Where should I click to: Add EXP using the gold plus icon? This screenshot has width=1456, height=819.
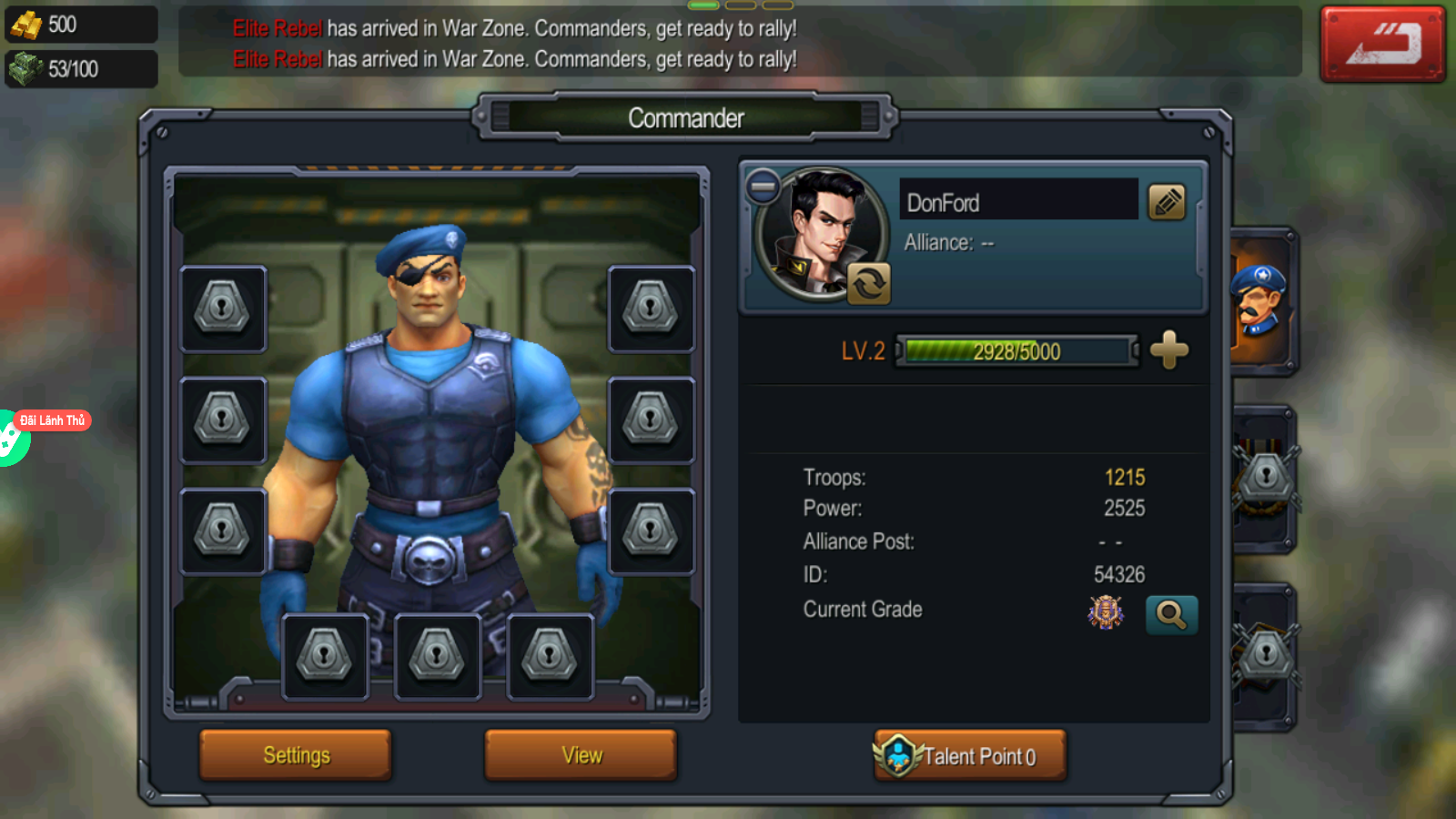click(x=1170, y=351)
